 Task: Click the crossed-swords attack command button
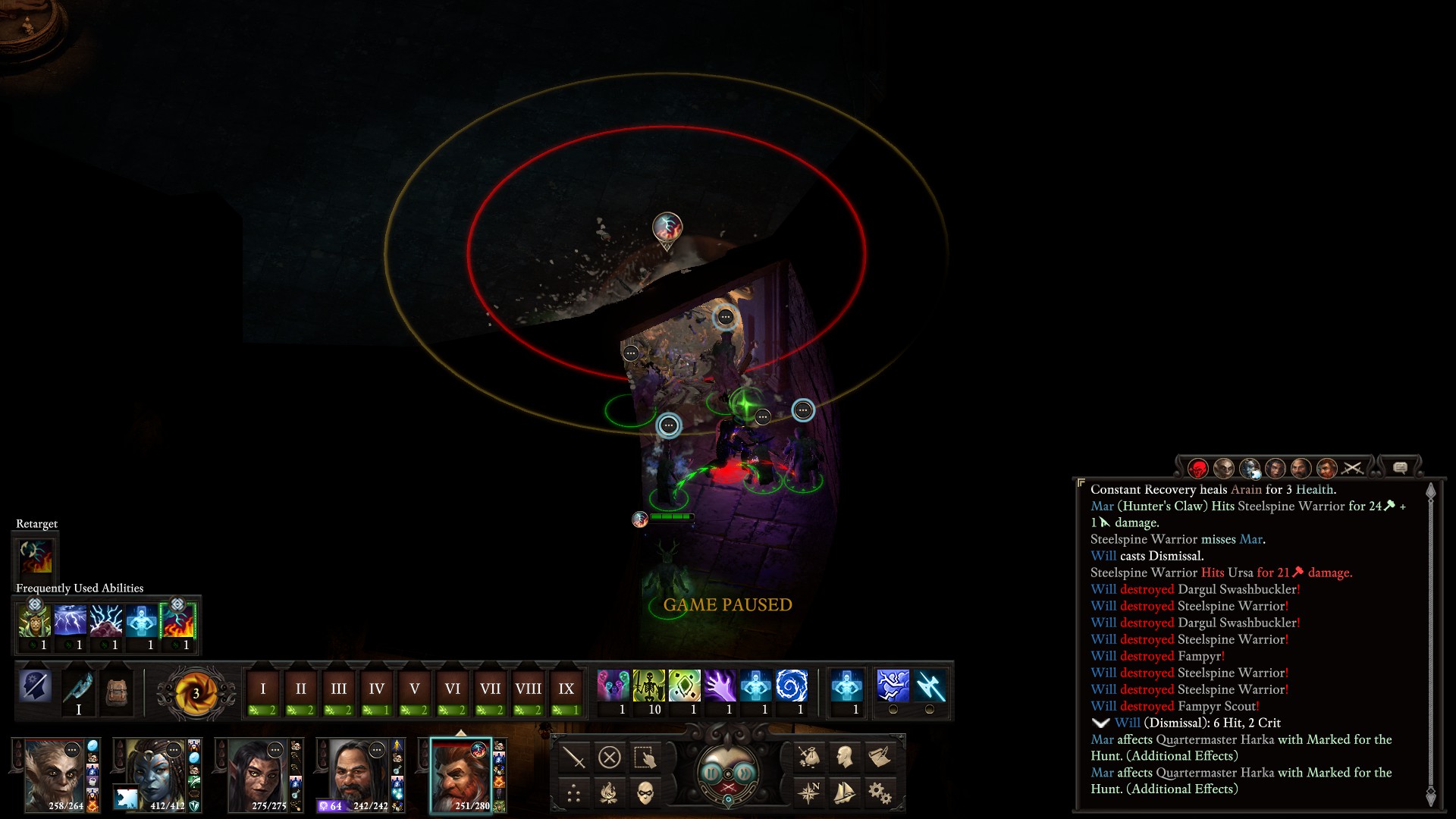[574, 757]
